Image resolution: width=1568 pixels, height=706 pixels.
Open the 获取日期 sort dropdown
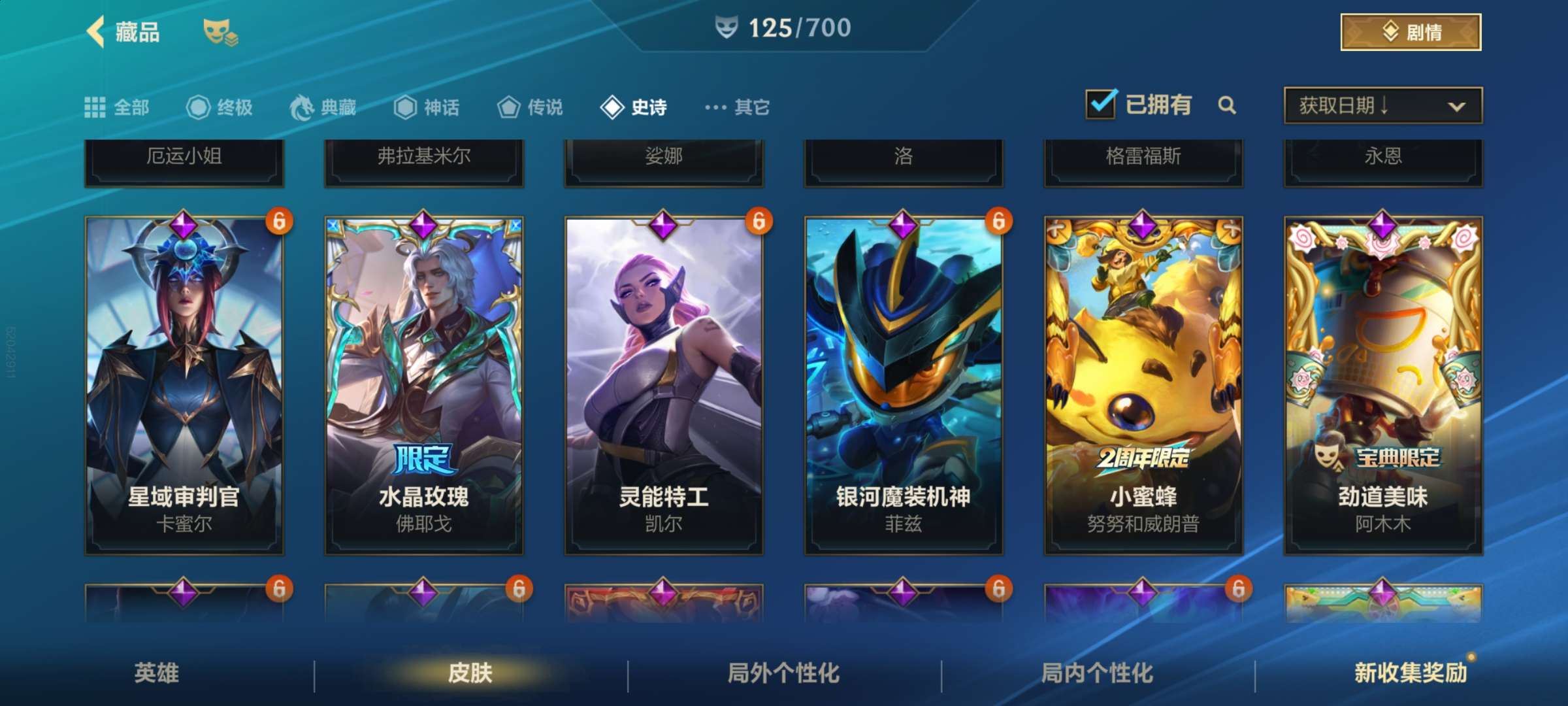tap(1382, 106)
